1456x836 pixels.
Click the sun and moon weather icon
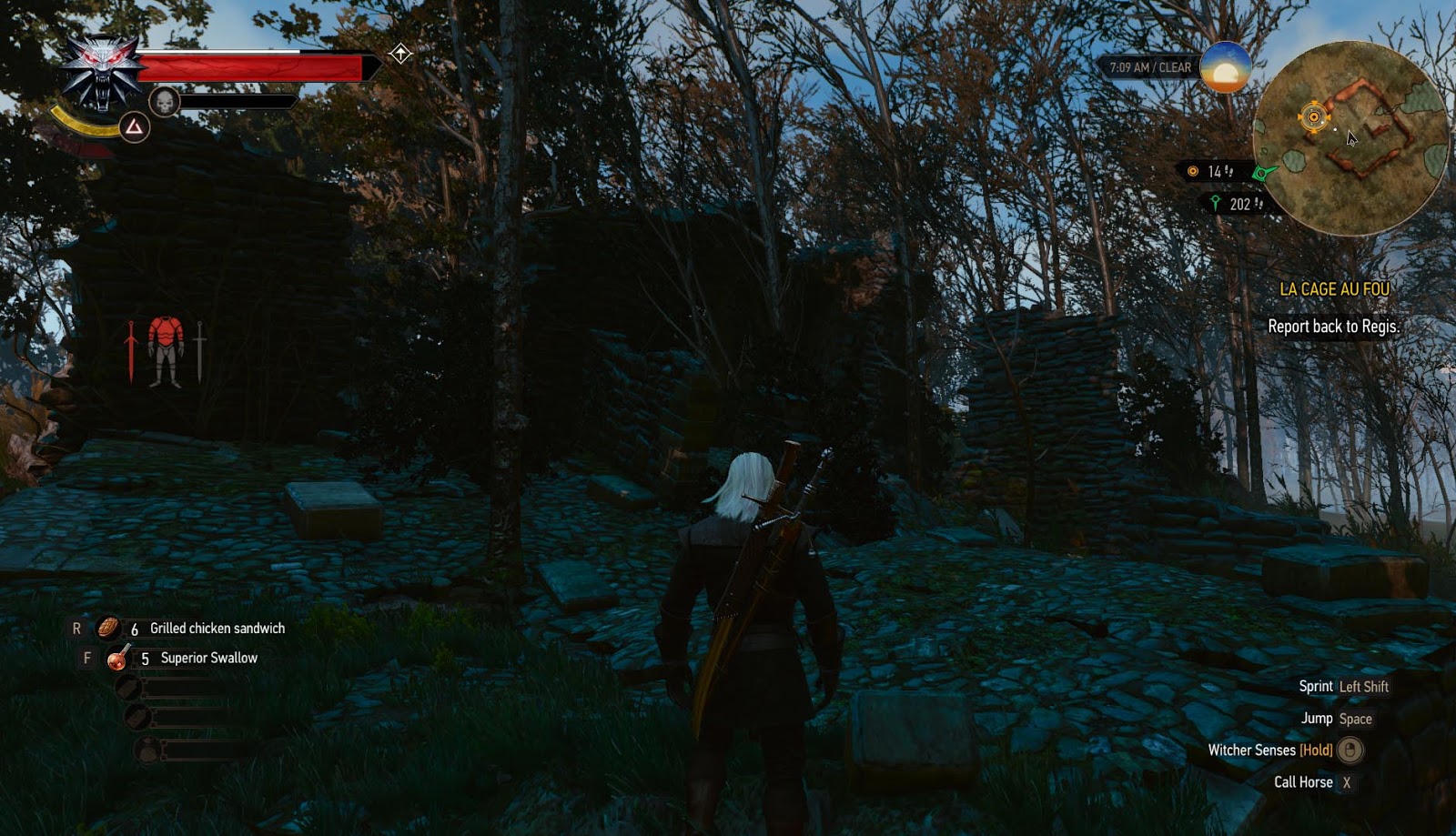click(x=1224, y=69)
